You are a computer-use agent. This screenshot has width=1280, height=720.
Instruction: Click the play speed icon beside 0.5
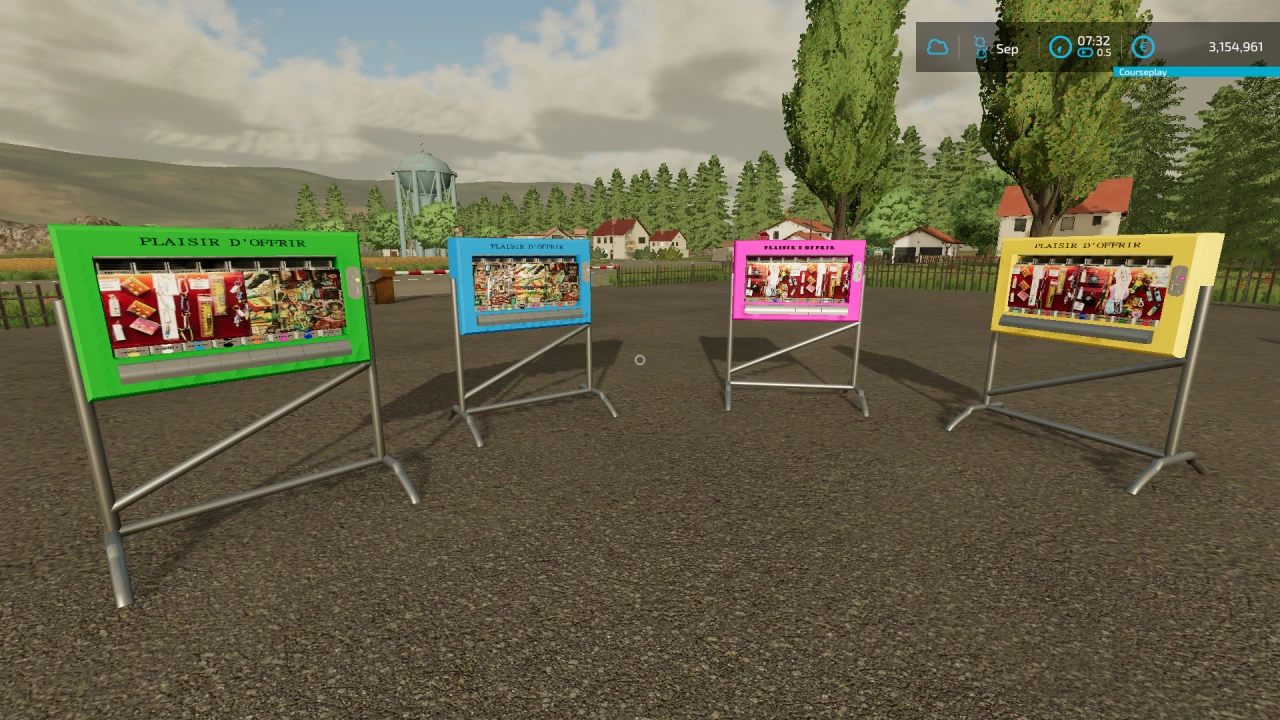pos(1086,55)
